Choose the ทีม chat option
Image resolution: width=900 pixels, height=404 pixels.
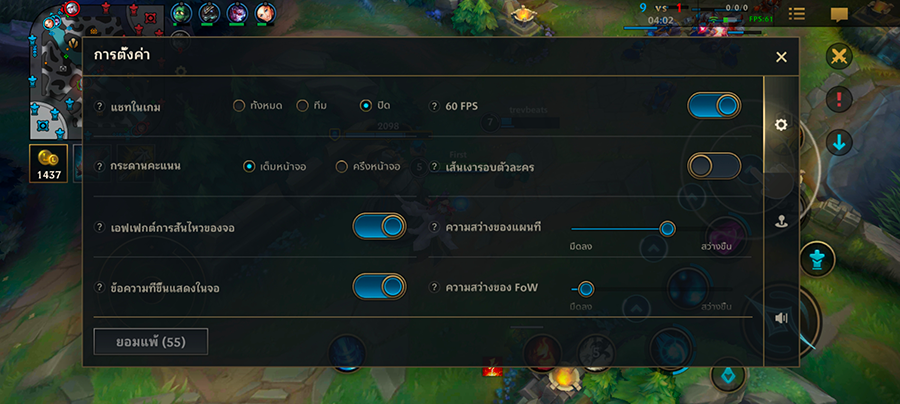tap(303, 106)
